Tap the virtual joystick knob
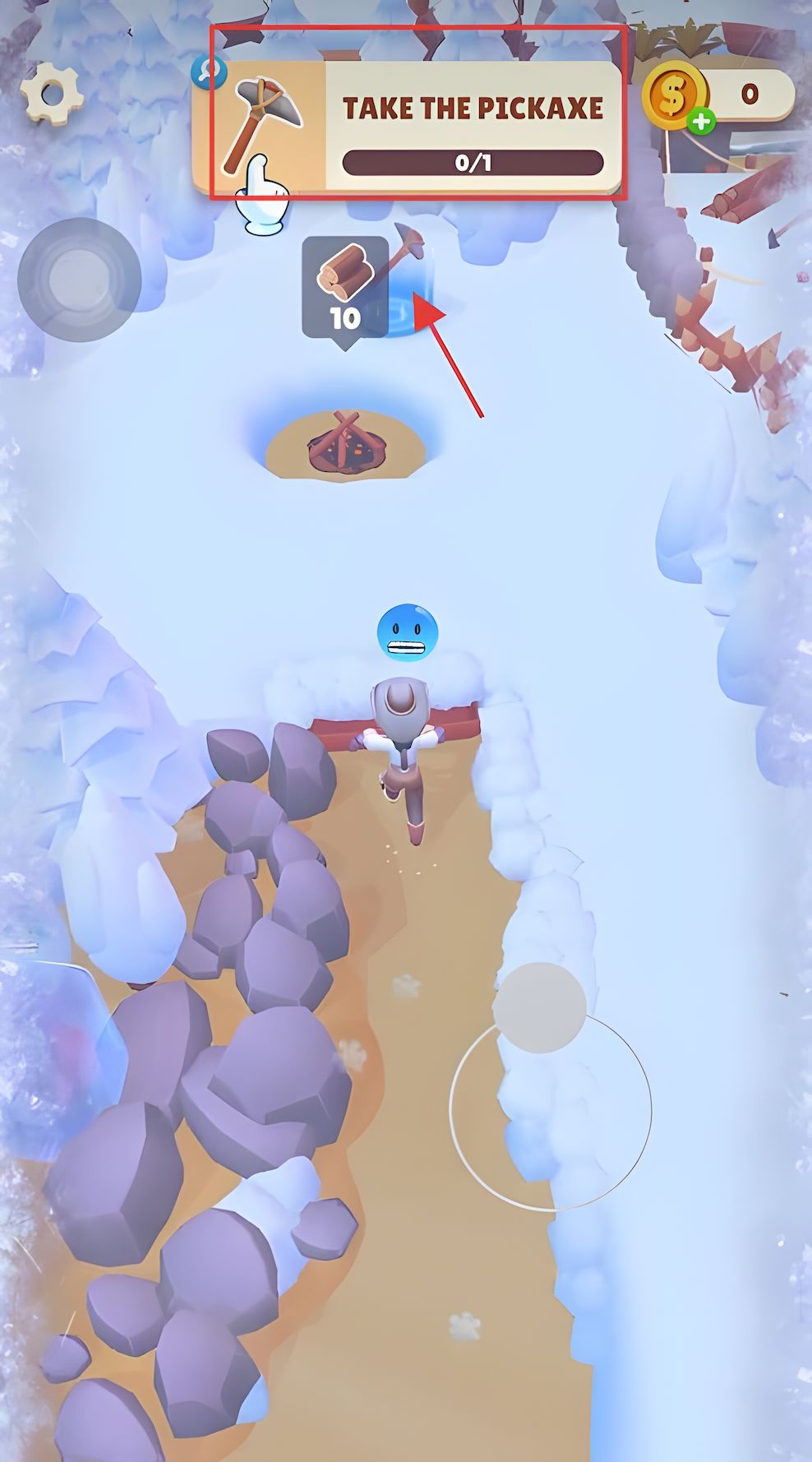The height and width of the screenshot is (1462, 812). click(540, 1007)
